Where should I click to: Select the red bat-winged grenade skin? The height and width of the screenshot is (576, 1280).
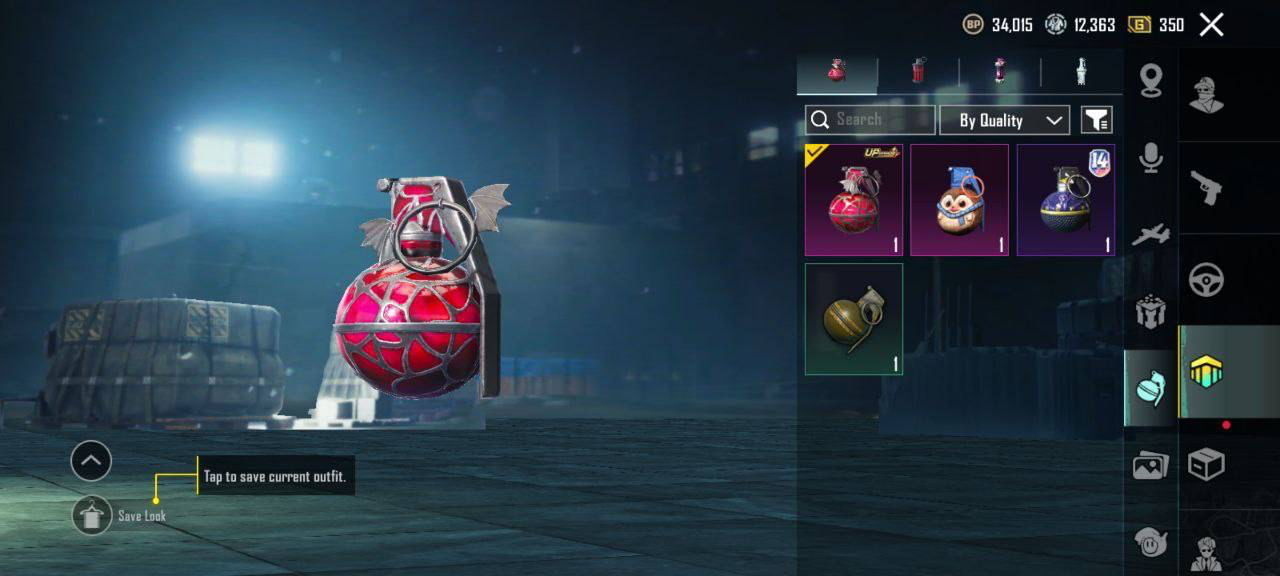pos(854,200)
